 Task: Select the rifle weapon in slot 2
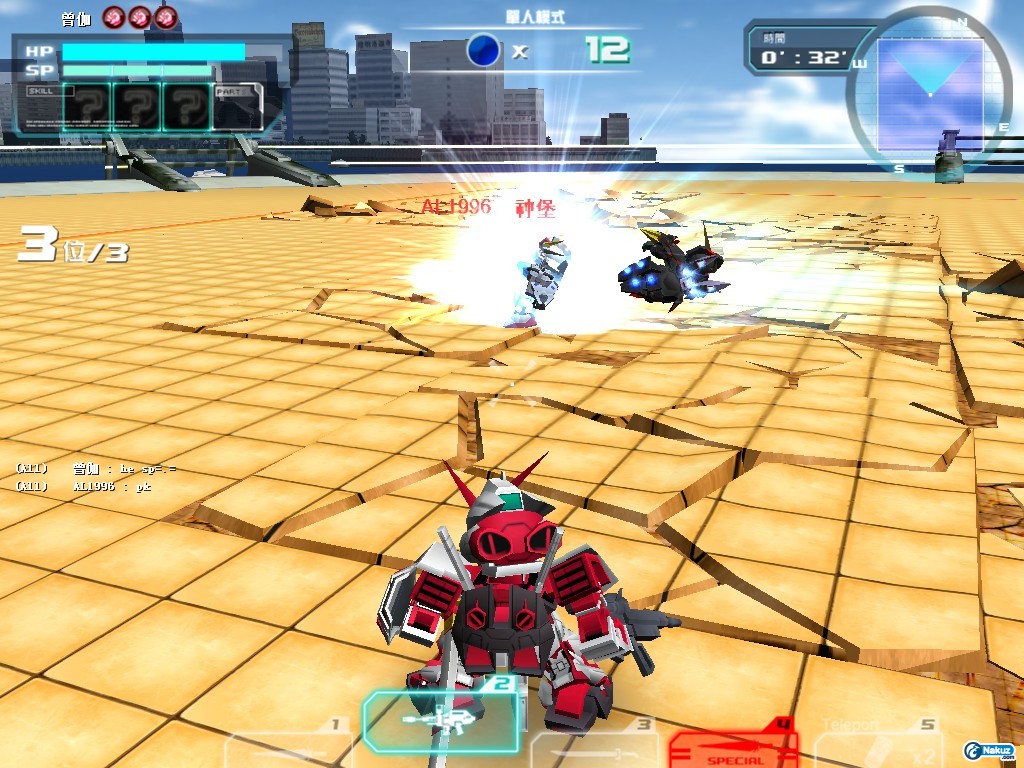point(440,719)
